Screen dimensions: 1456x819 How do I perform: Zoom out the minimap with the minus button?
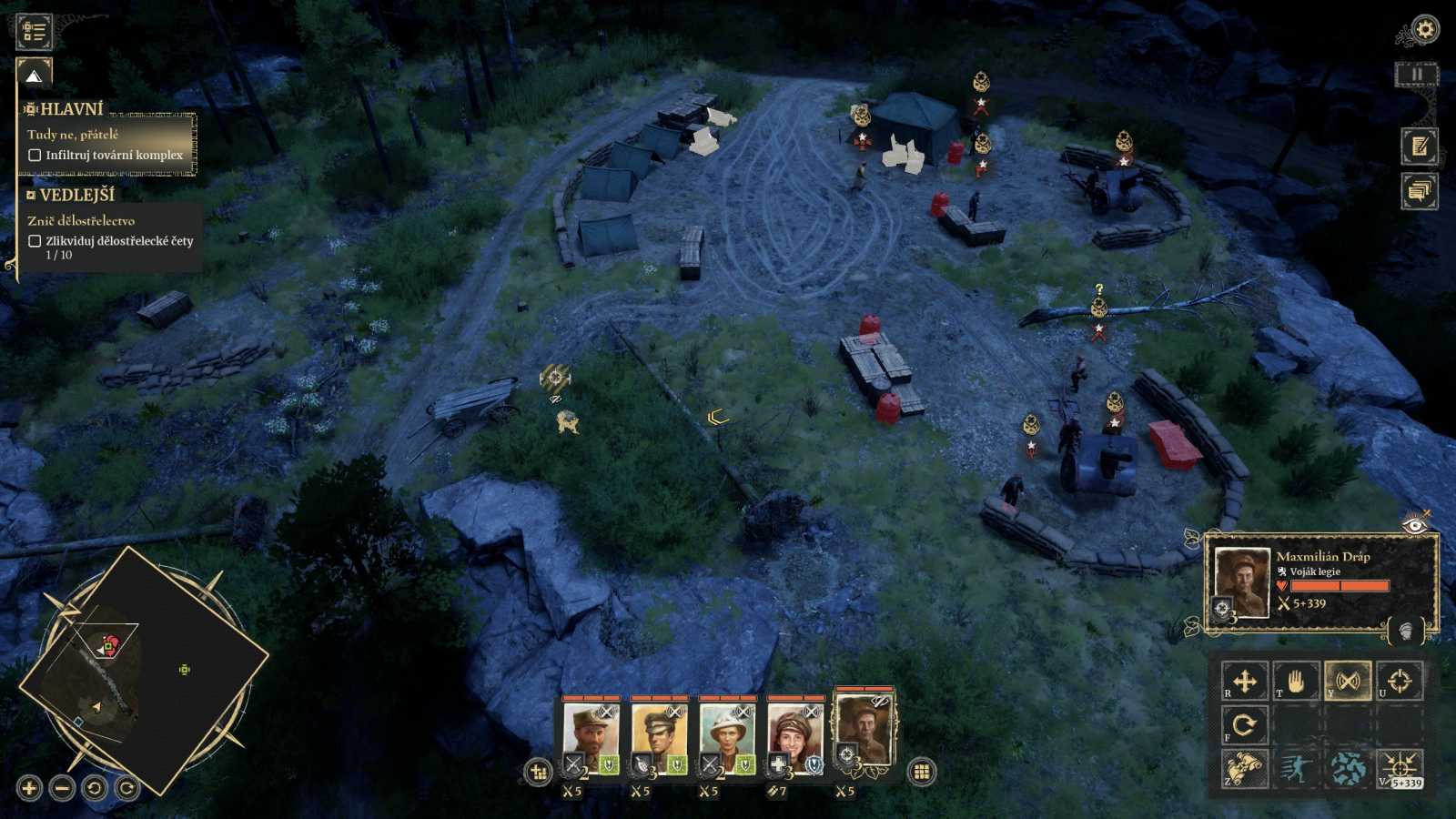coord(62,788)
